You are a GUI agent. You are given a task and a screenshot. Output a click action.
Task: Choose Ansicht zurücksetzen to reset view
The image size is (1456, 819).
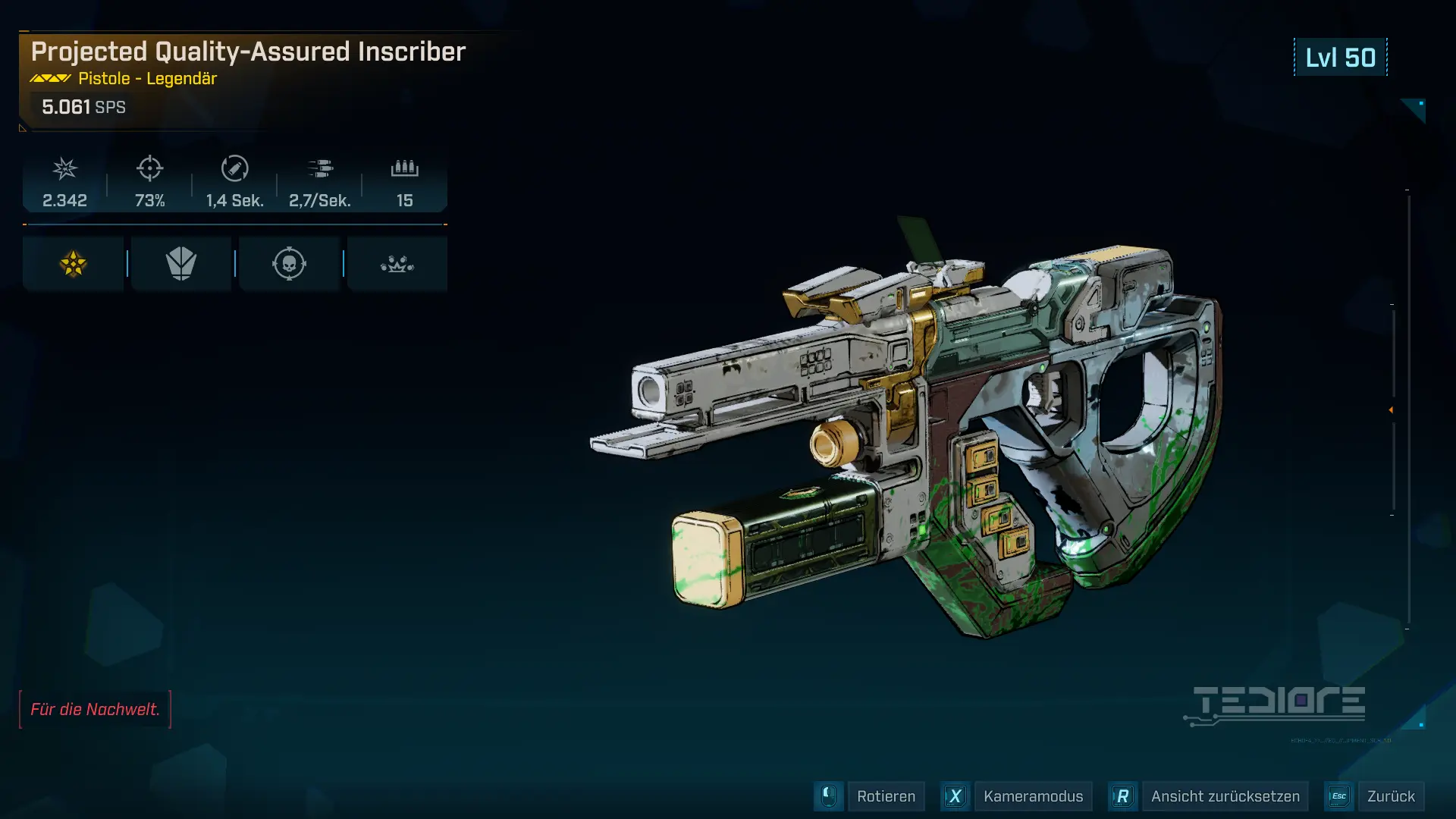pos(1224,796)
